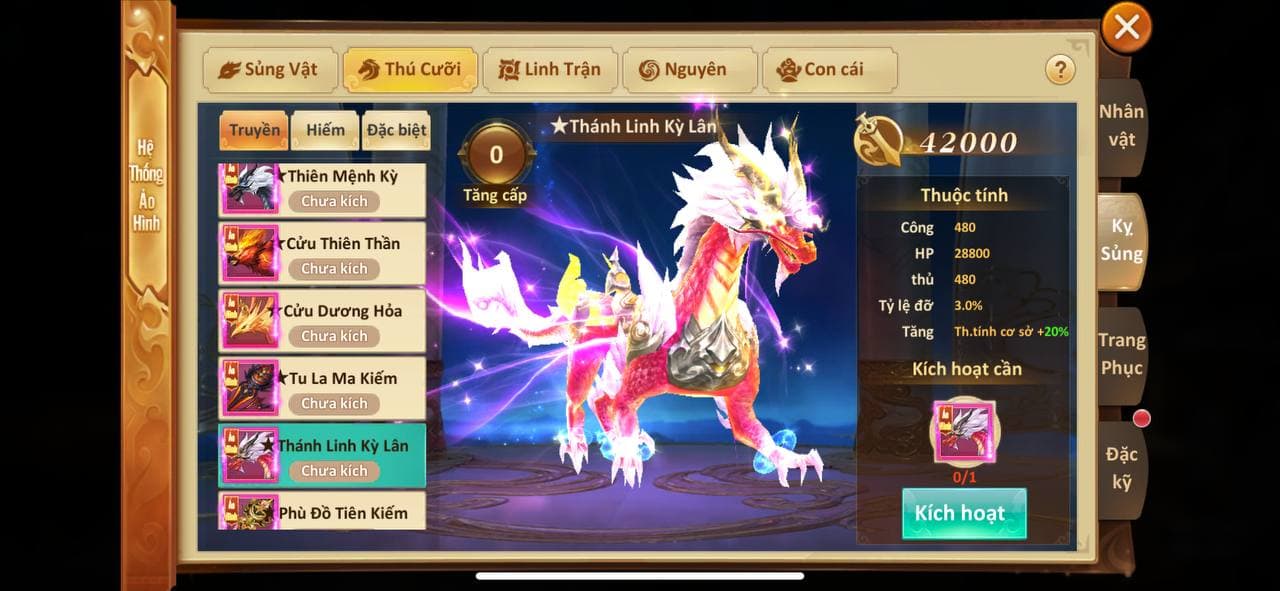Choose the Phù Đồ Tiên Kiếm entry
The width and height of the screenshot is (1280, 591).
click(x=322, y=512)
